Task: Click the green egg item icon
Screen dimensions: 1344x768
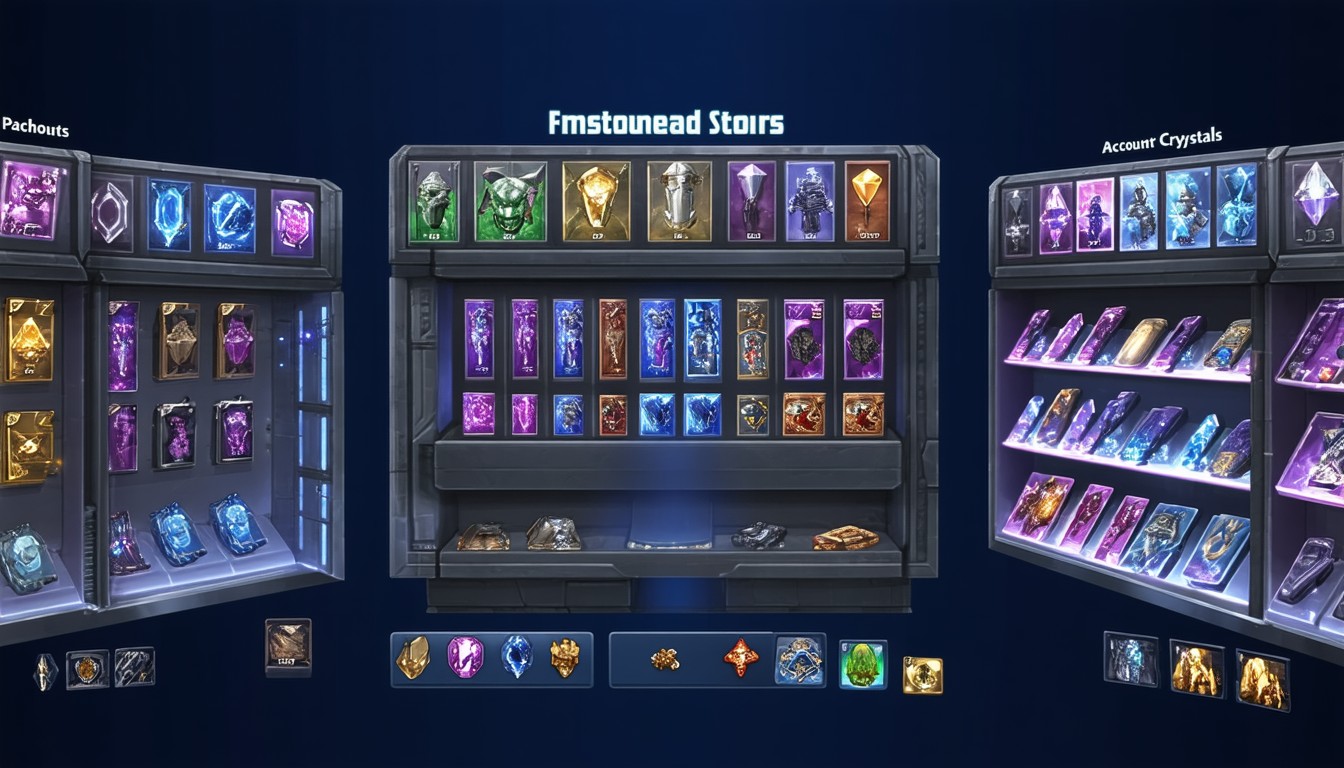Action: tap(862, 664)
